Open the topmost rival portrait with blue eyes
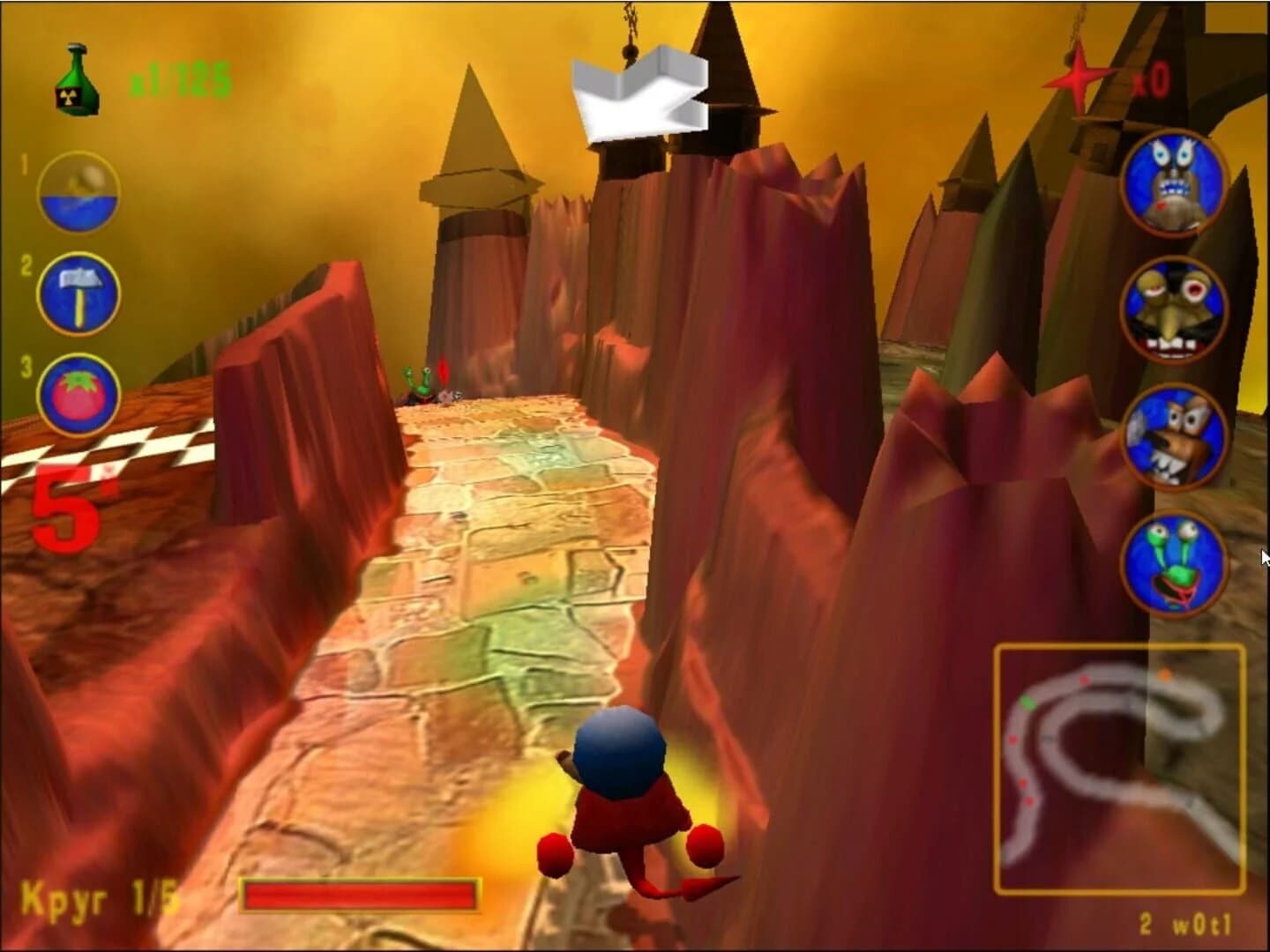Image resolution: width=1270 pixels, height=952 pixels. point(1173,187)
